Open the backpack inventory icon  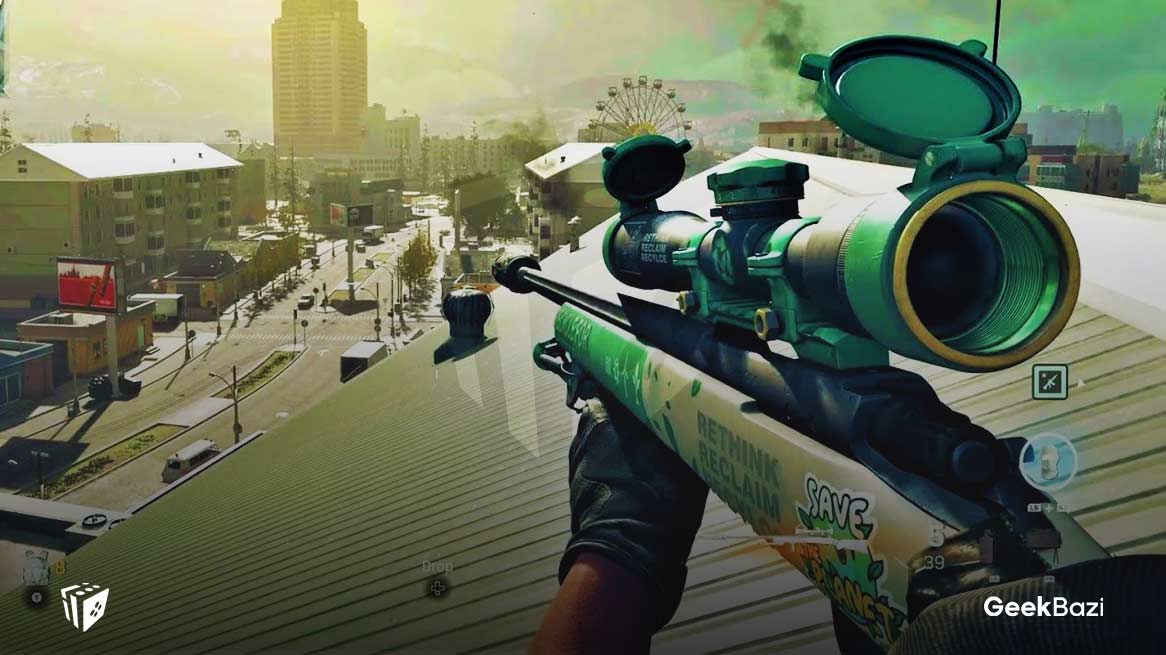(x=37, y=571)
